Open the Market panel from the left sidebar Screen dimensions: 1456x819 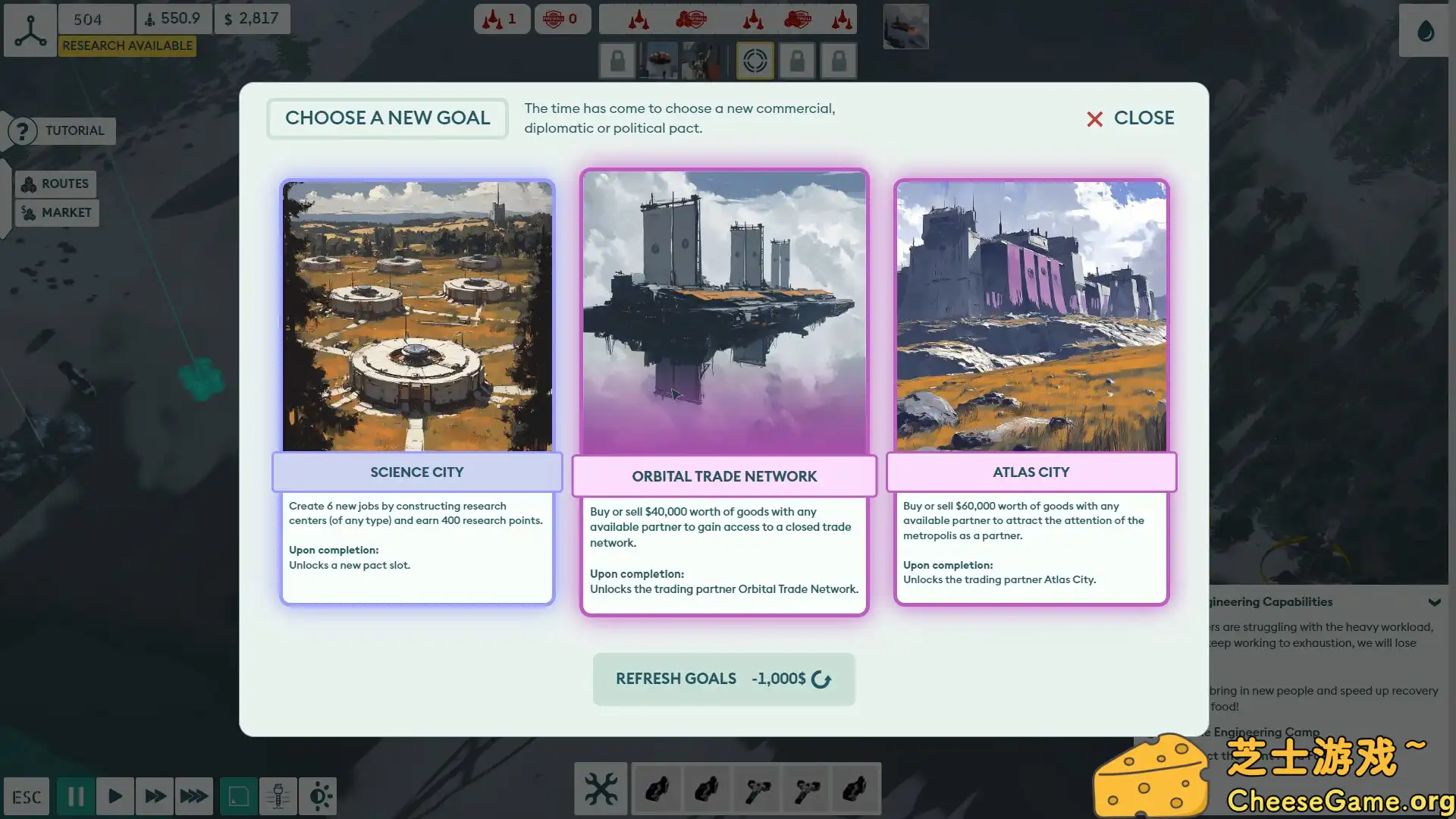tap(57, 212)
